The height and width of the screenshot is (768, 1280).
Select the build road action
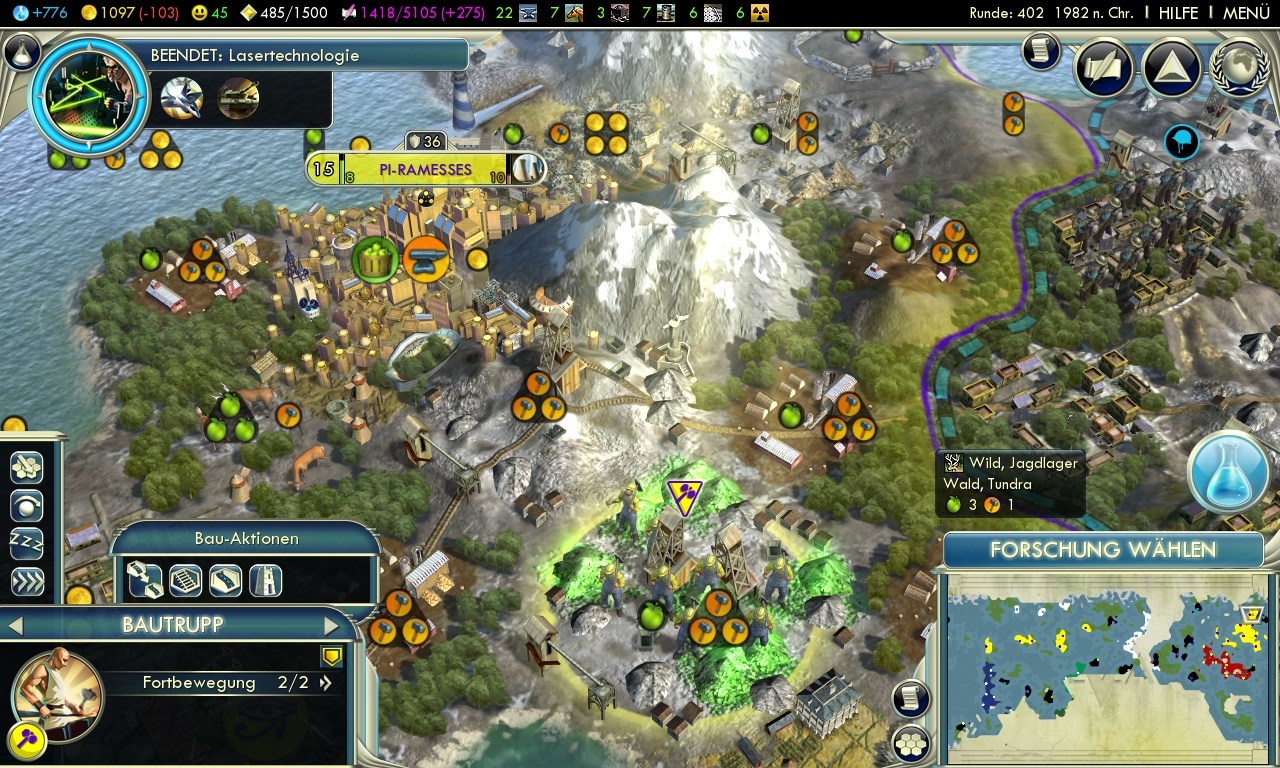224,580
